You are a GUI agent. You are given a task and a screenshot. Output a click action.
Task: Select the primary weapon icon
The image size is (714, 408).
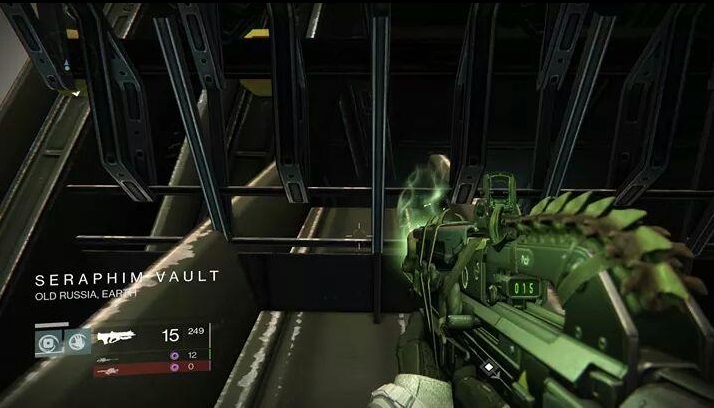[118, 336]
